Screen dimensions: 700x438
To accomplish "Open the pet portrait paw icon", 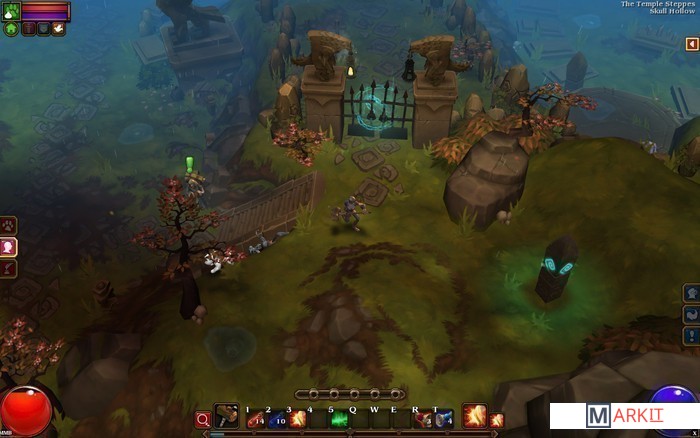I will pos(11,12).
